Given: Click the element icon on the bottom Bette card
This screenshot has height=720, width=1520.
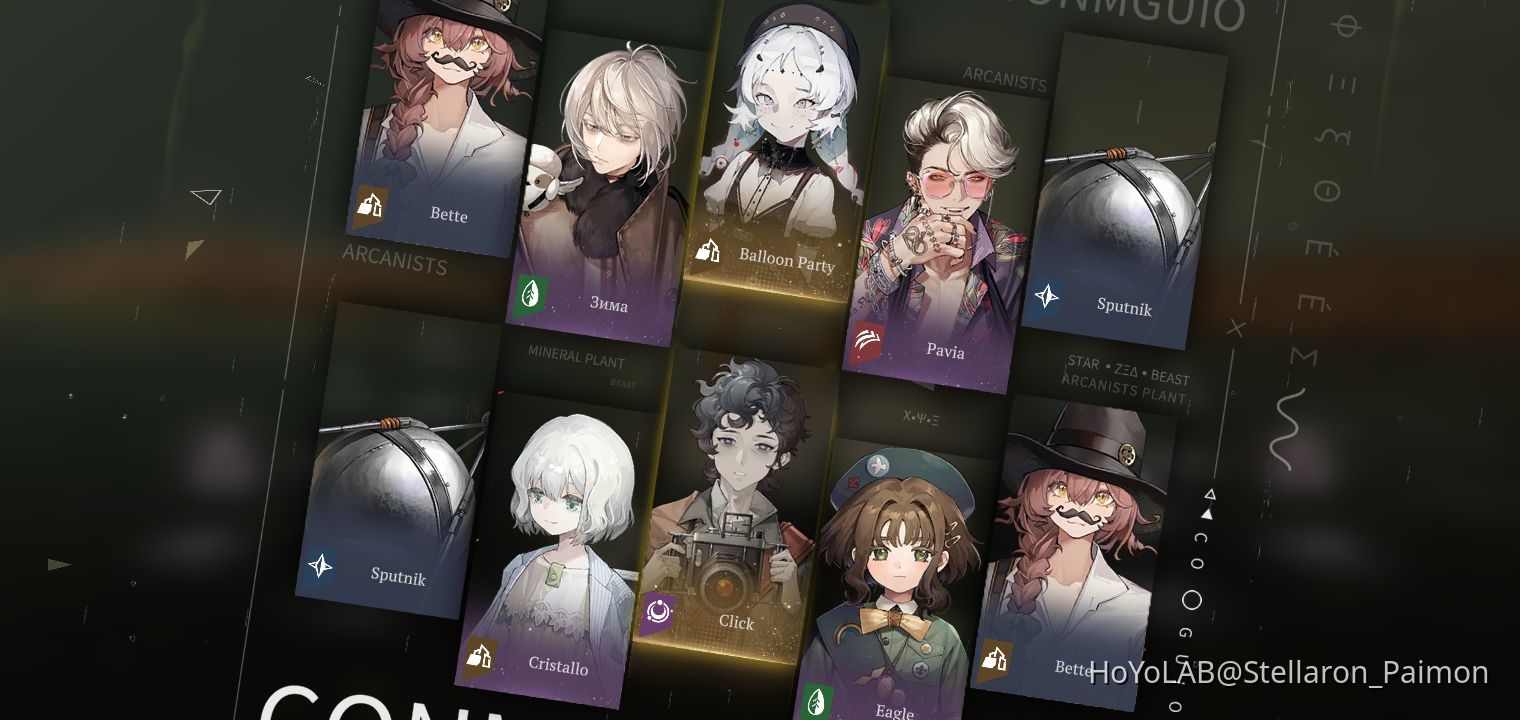Looking at the screenshot, I should 995,660.
